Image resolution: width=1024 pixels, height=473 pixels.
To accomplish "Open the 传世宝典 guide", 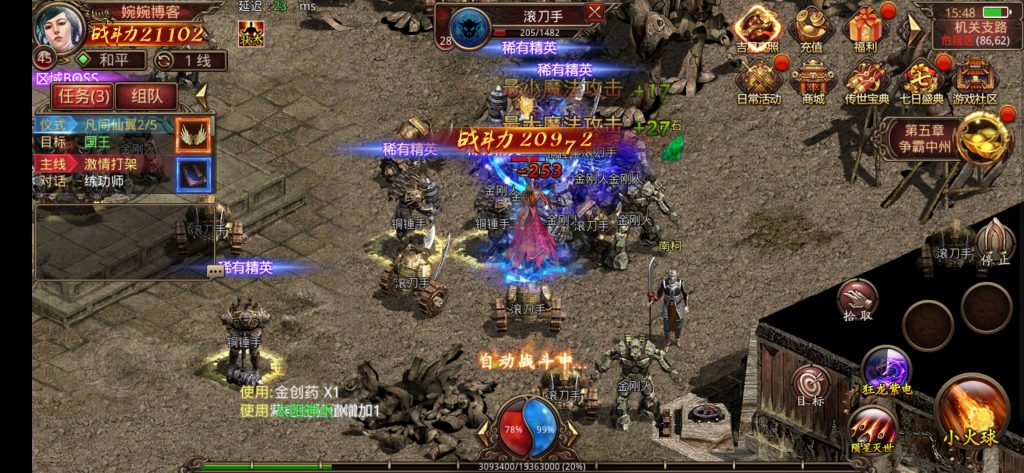I will click(866, 79).
